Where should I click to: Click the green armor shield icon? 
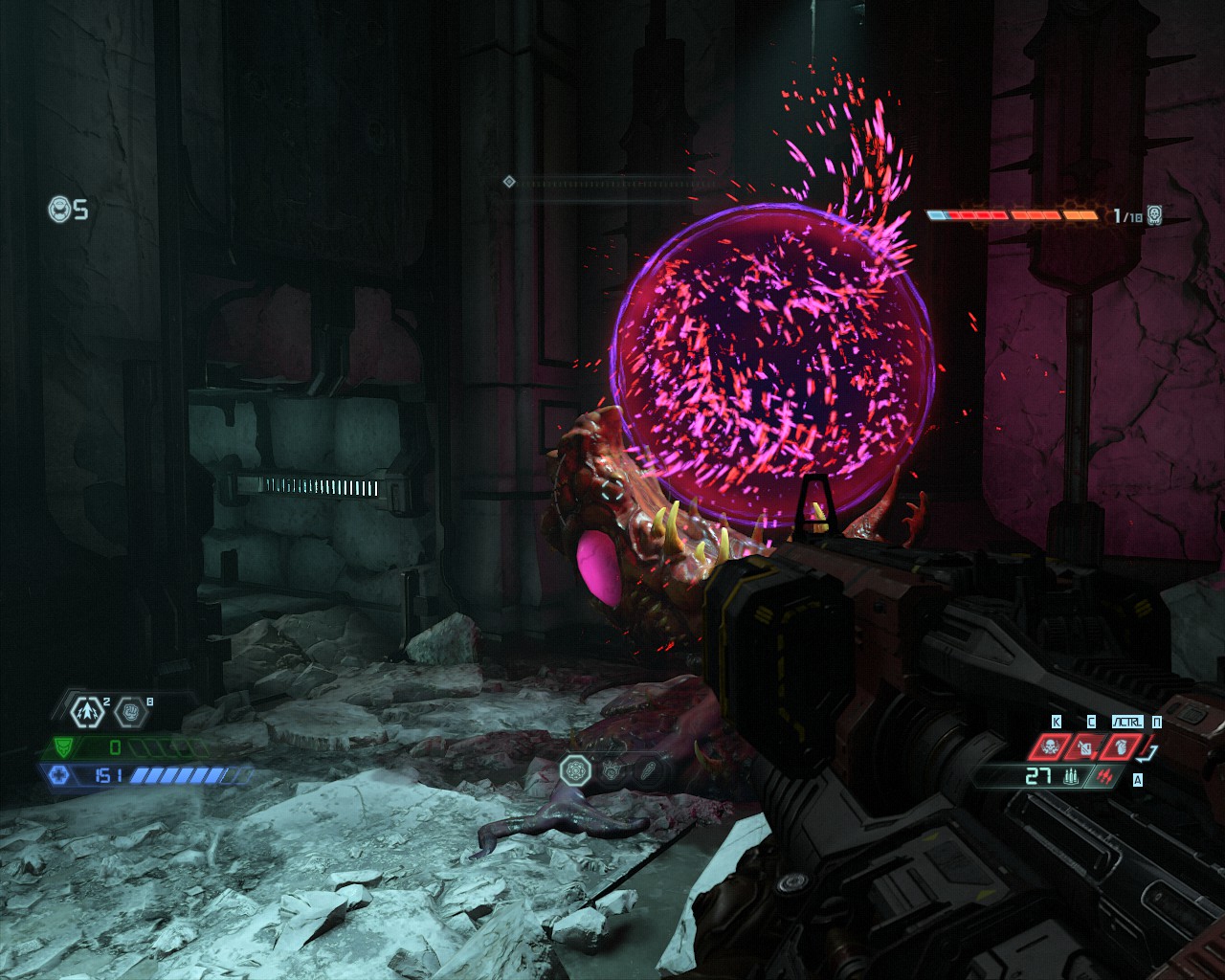tap(64, 746)
